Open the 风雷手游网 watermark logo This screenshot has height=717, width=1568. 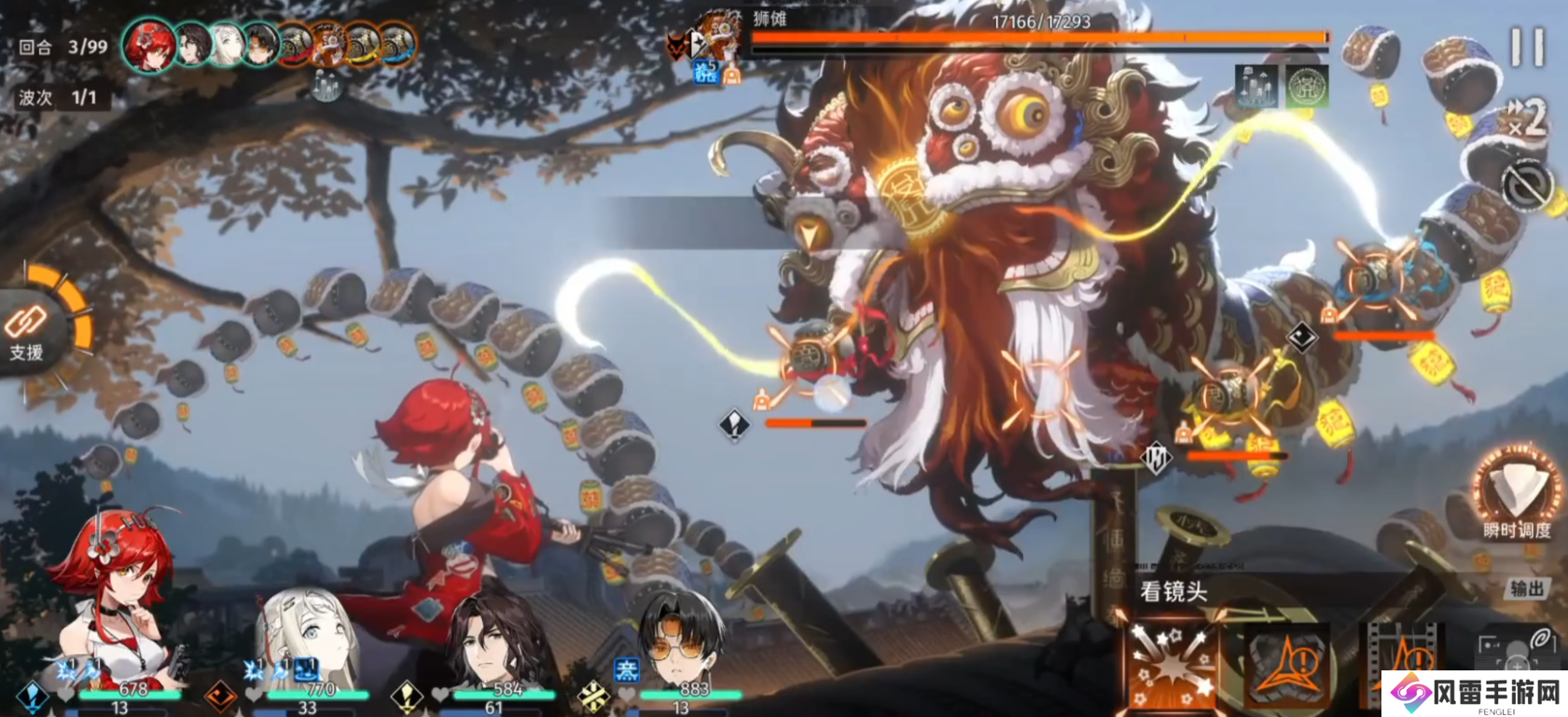click(1474, 694)
